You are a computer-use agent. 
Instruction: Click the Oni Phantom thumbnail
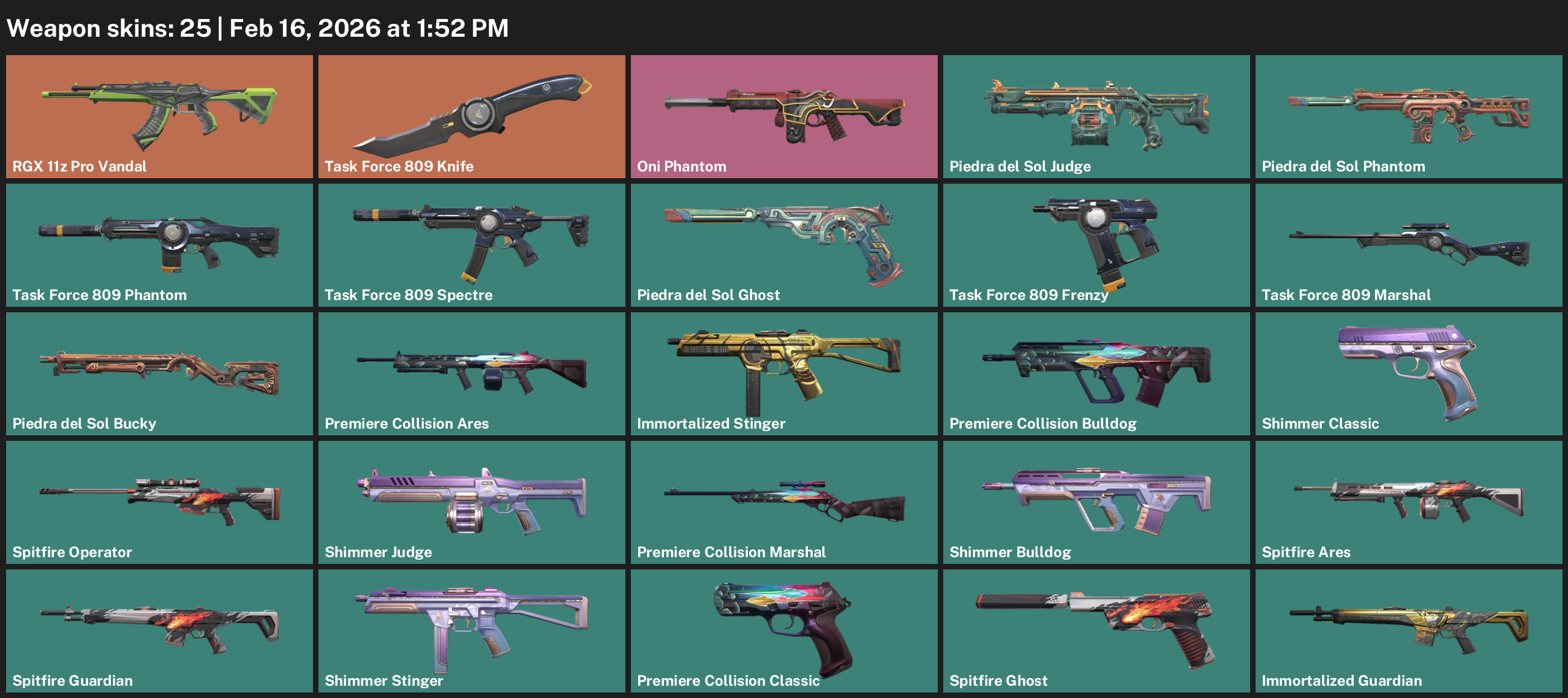coord(784,116)
